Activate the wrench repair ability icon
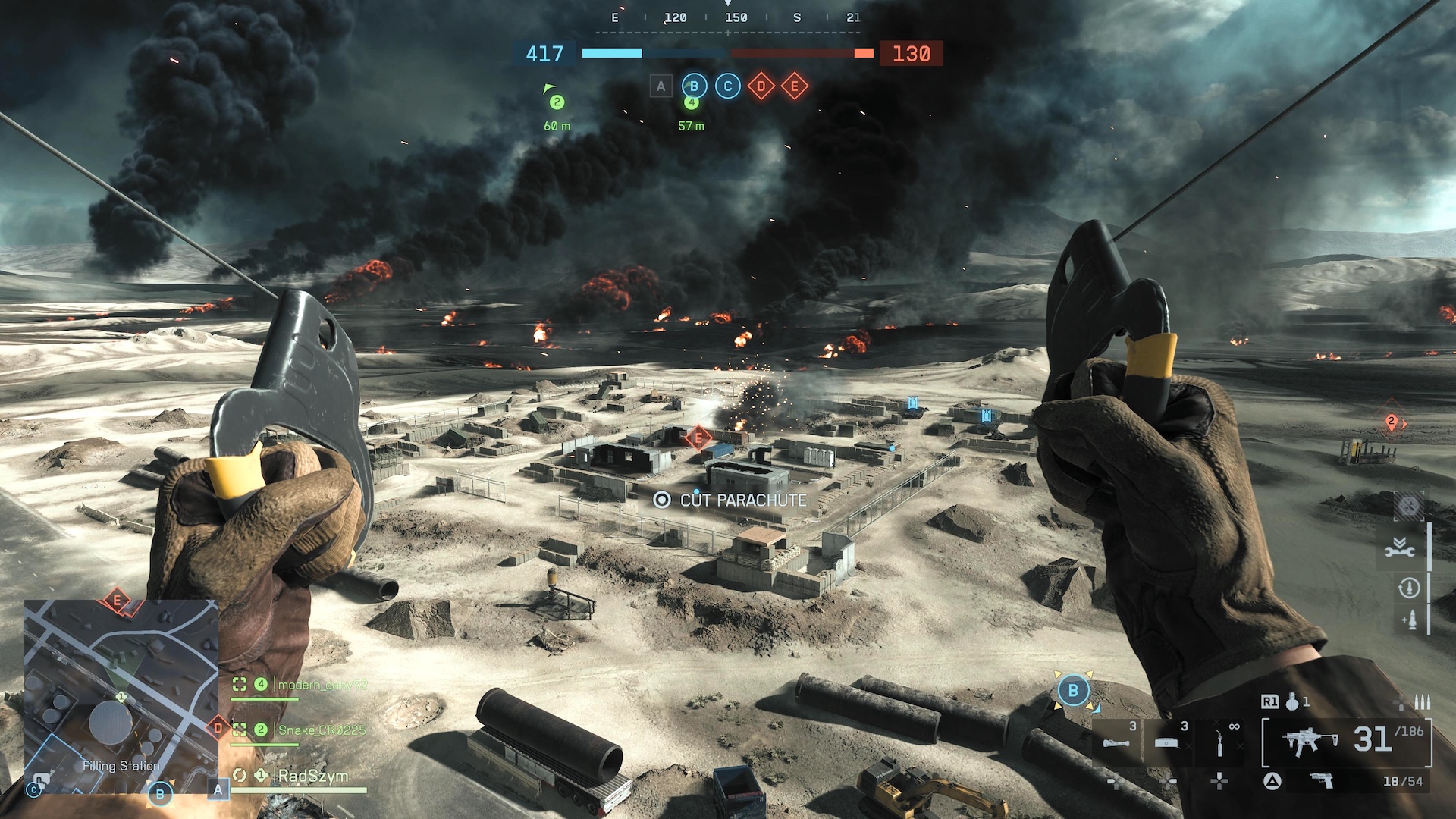1456x819 pixels. pyautogui.click(x=1400, y=548)
